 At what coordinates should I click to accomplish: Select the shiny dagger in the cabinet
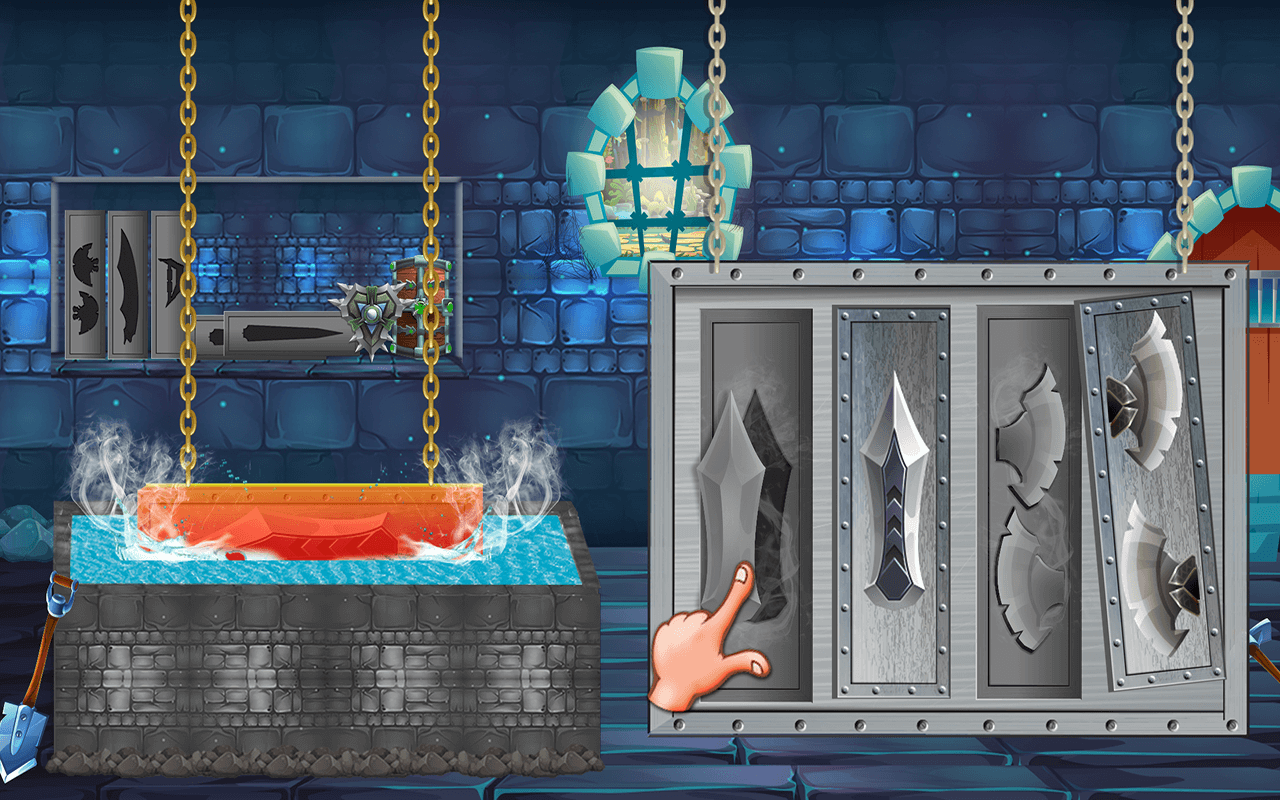click(x=893, y=490)
